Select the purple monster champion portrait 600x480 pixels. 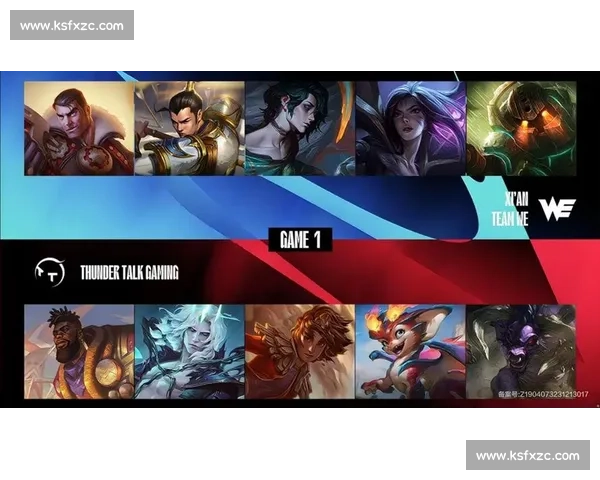[520, 352]
